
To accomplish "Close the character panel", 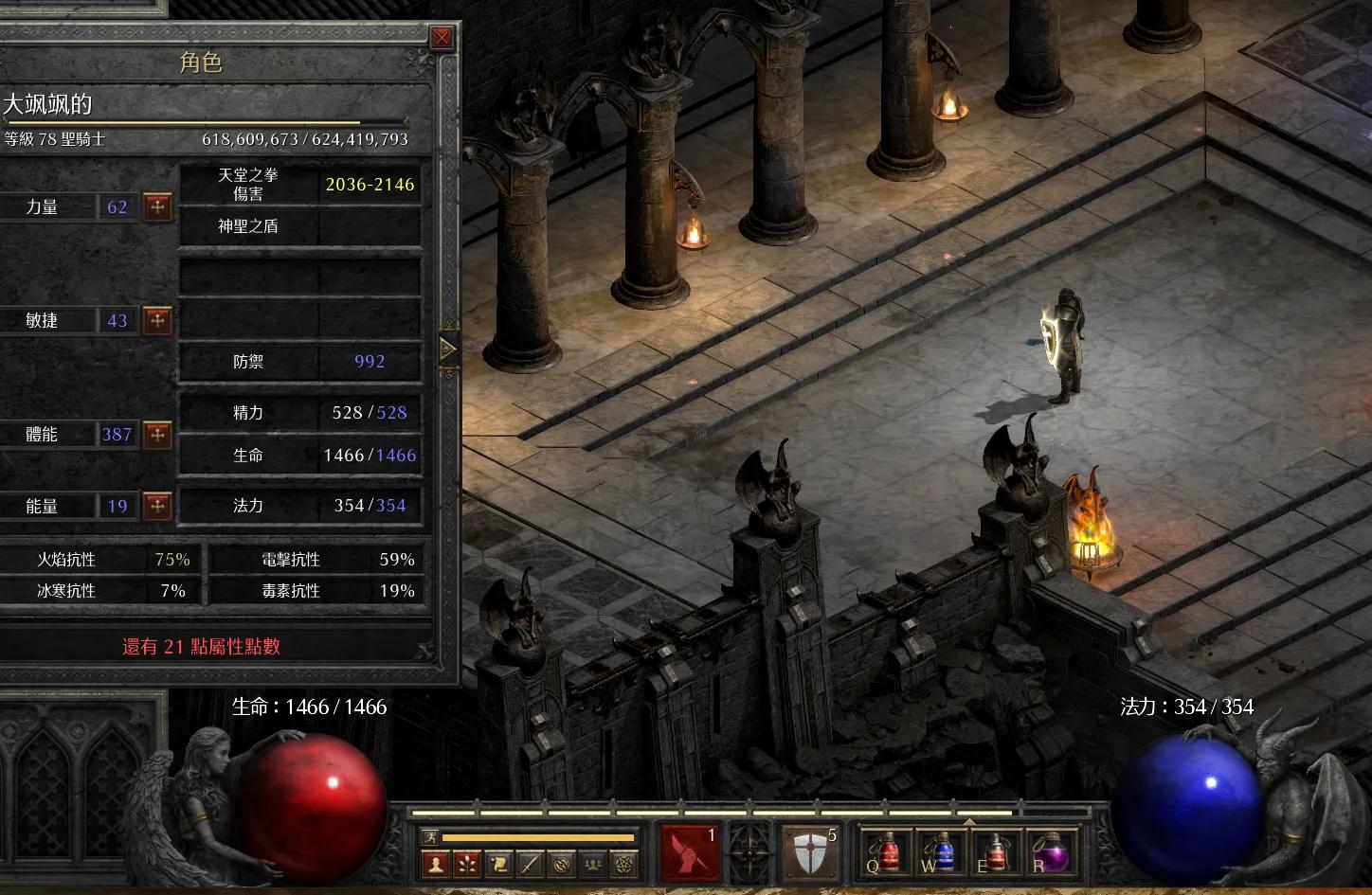I will [x=442, y=38].
